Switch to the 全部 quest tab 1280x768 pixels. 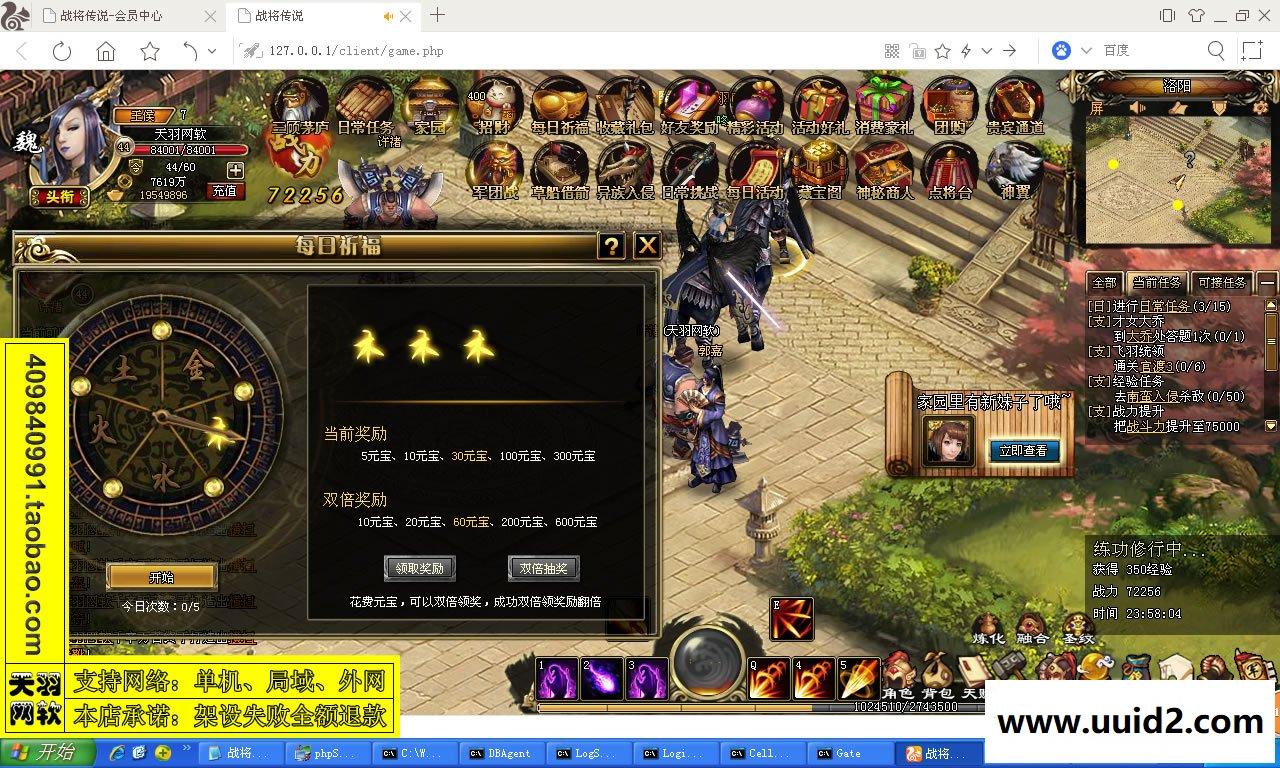[x=1104, y=283]
